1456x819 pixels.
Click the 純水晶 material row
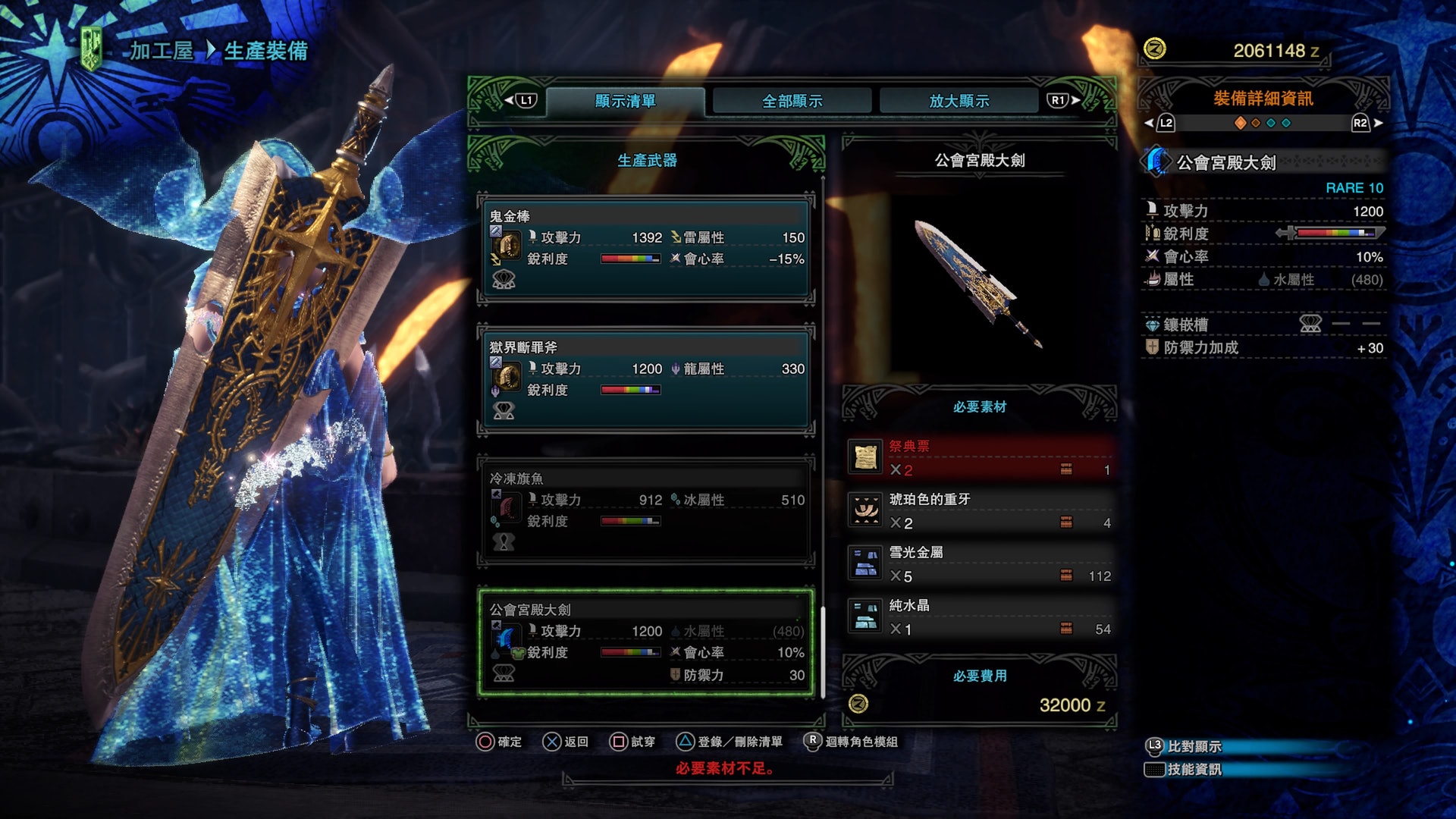[980, 617]
